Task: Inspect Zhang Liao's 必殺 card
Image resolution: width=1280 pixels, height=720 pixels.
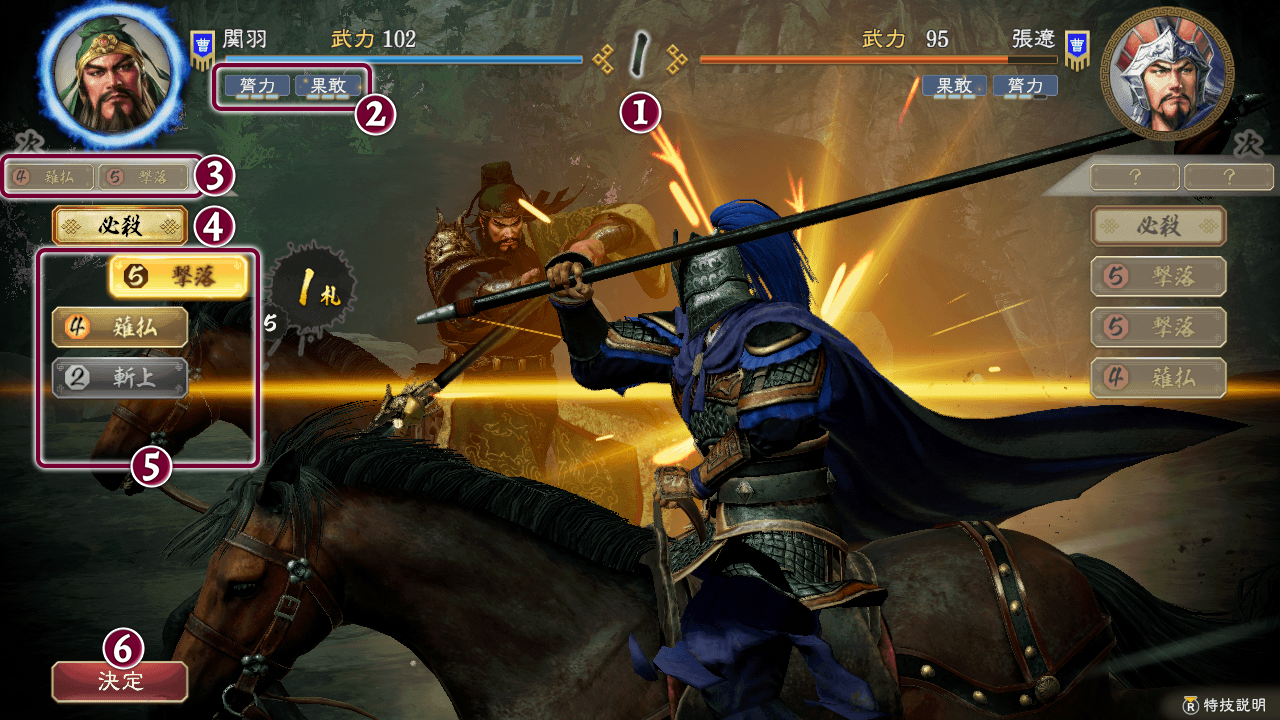Action: [1158, 226]
